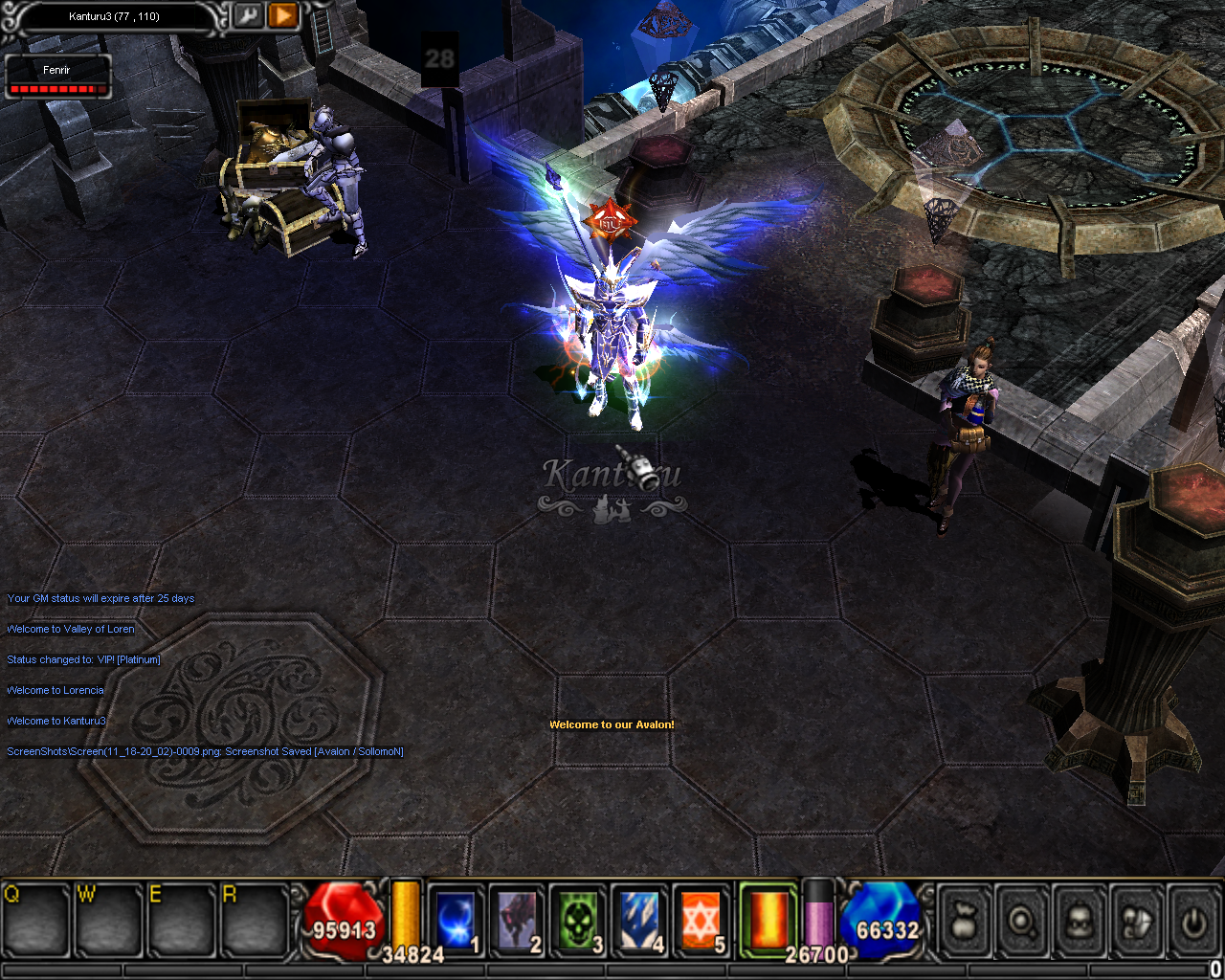Select the empty E item hotkey slot
Image resolution: width=1225 pixels, height=980 pixels.
coord(181,922)
